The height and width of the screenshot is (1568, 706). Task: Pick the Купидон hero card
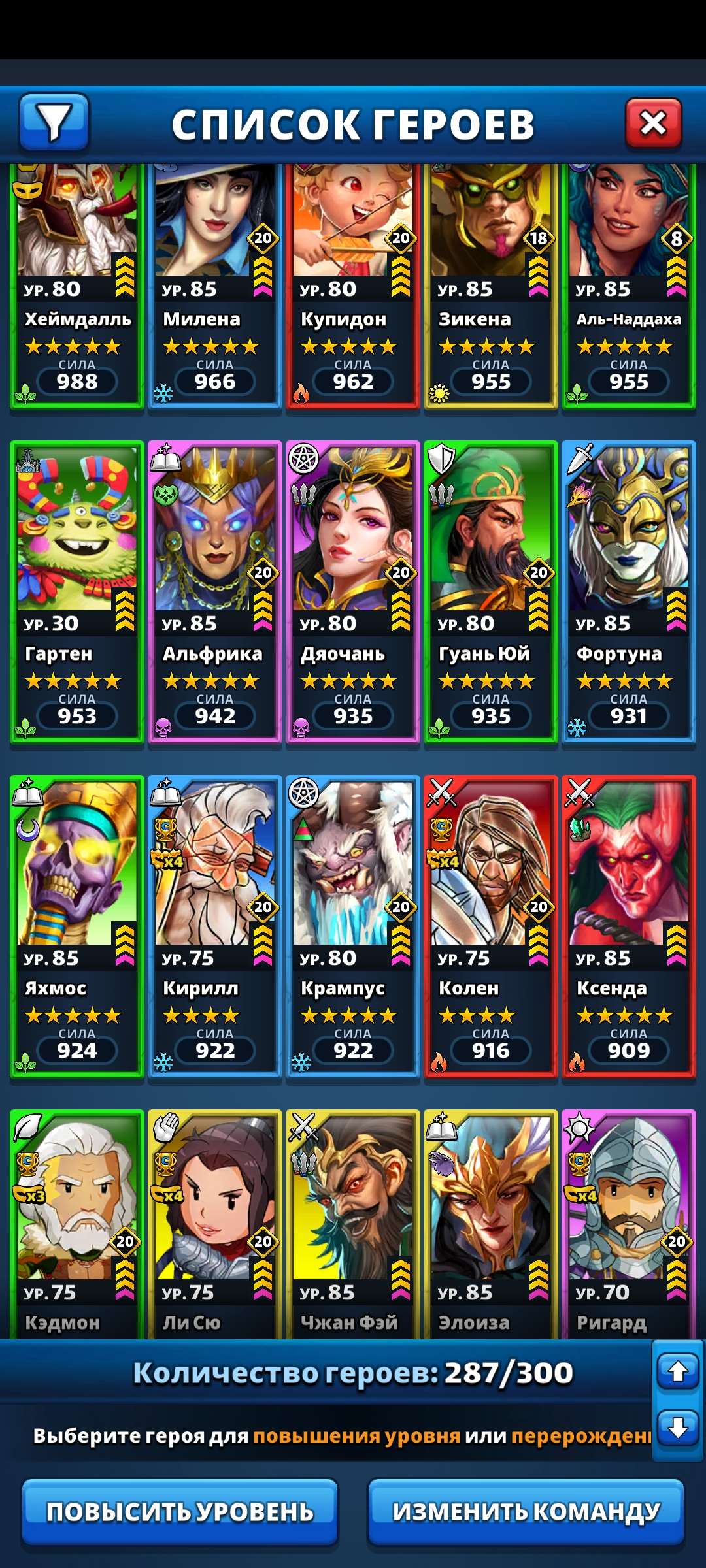tap(353, 287)
